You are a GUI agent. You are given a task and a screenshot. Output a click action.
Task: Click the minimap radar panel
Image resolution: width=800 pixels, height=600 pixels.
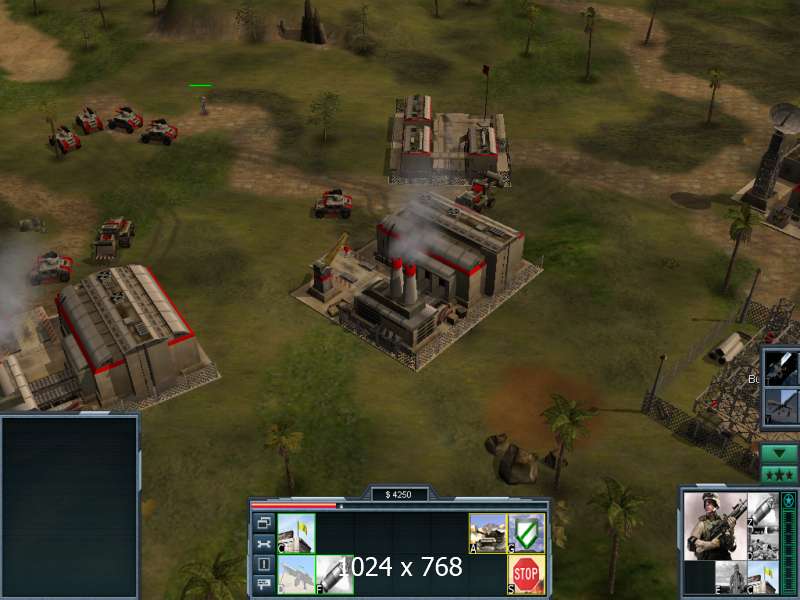(69, 507)
